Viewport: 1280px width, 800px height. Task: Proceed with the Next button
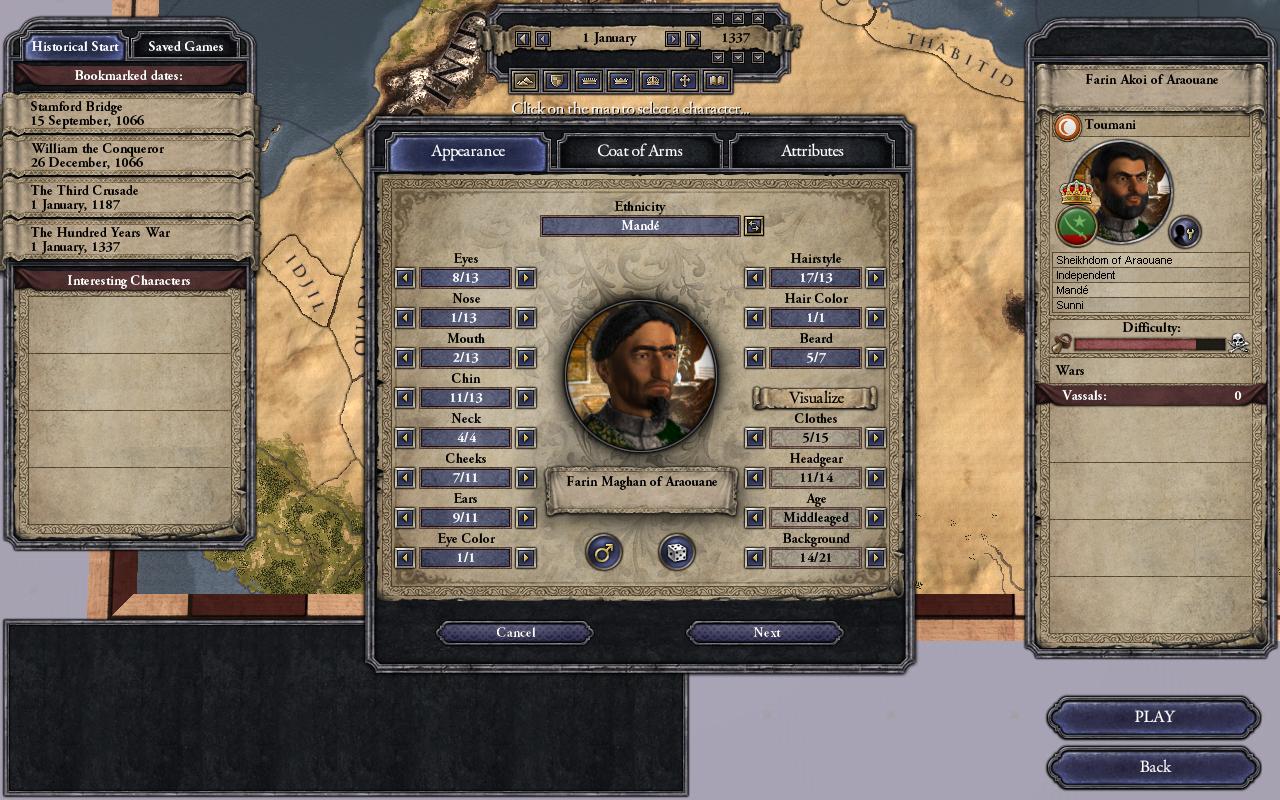coord(766,632)
